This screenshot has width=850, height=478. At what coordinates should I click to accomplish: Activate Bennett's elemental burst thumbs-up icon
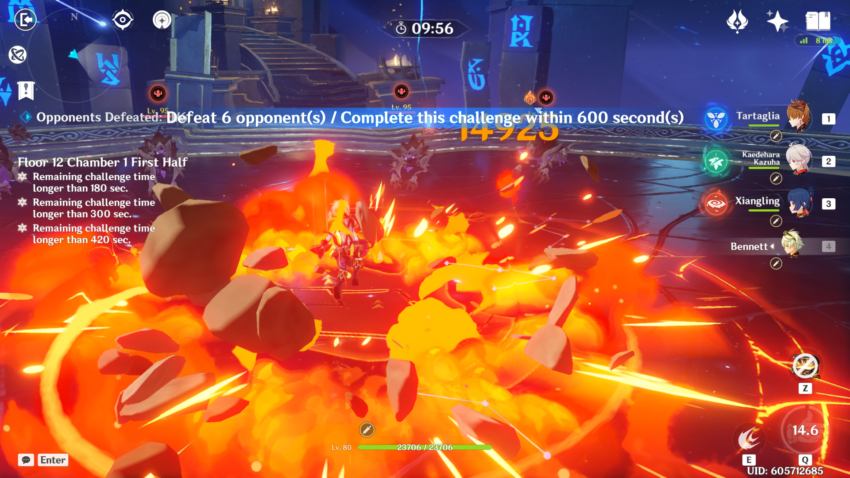click(x=803, y=430)
